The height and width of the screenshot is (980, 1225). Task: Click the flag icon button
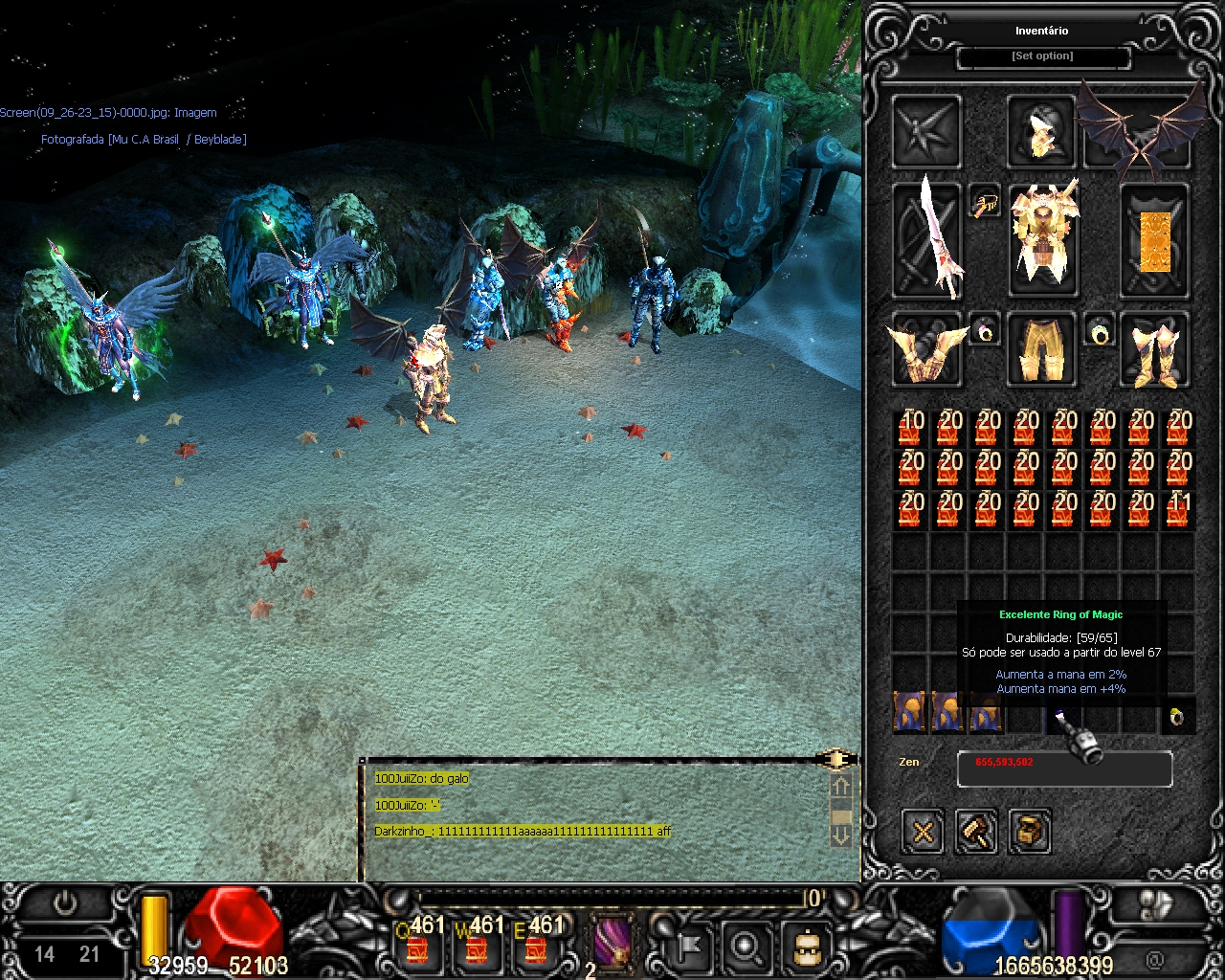pos(688,946)
